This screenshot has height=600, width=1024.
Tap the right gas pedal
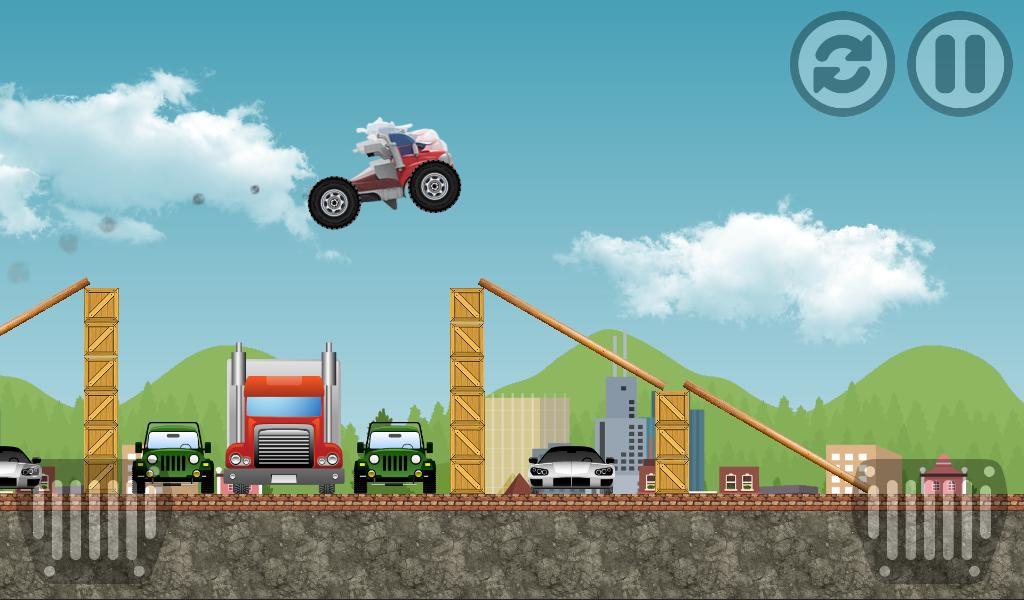[x=932, y=520]
